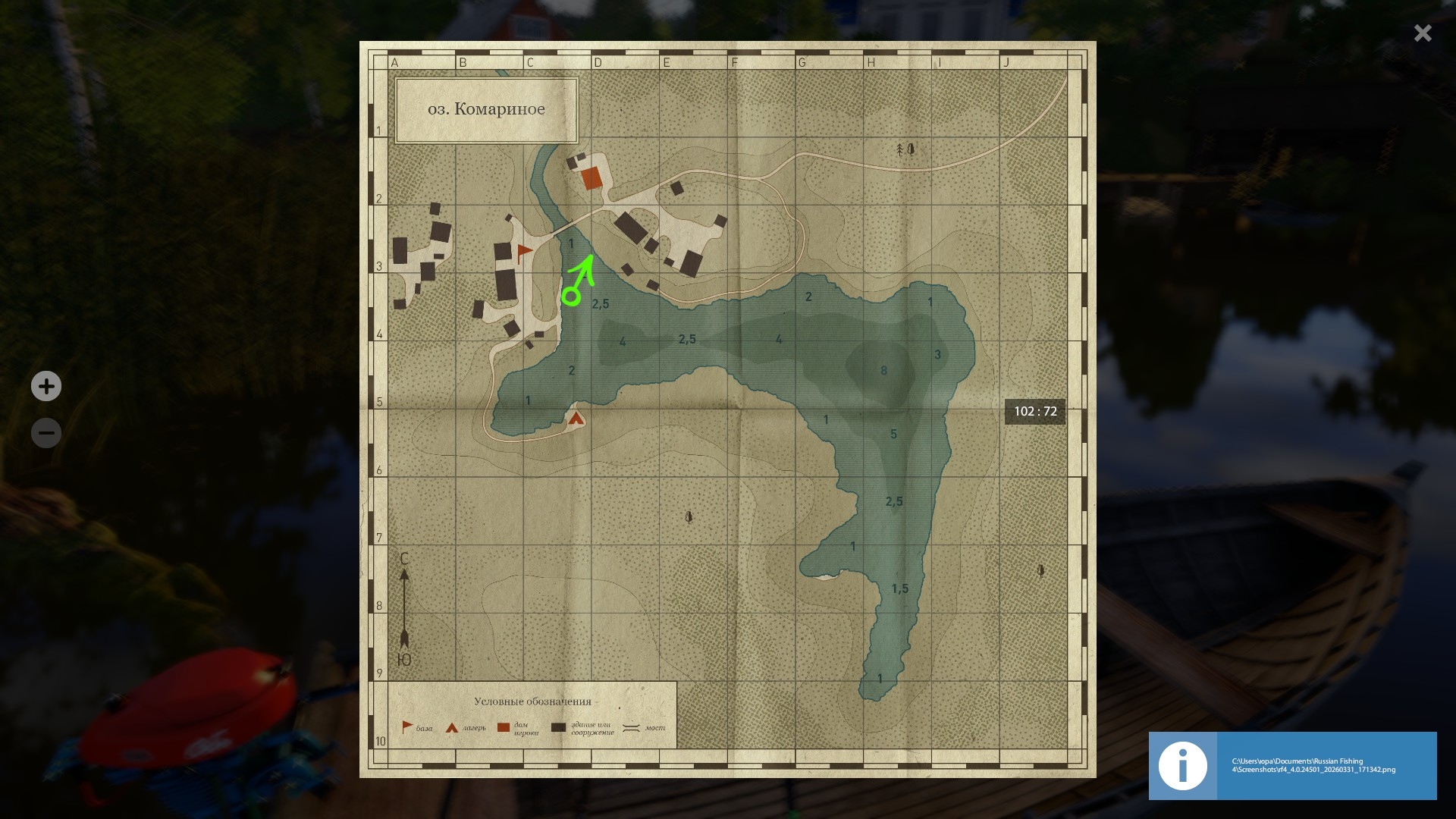The height and width of the screenshot is (819, 1456).
Task: Select the red base flag marker
Action: click(x=524, y=252)
